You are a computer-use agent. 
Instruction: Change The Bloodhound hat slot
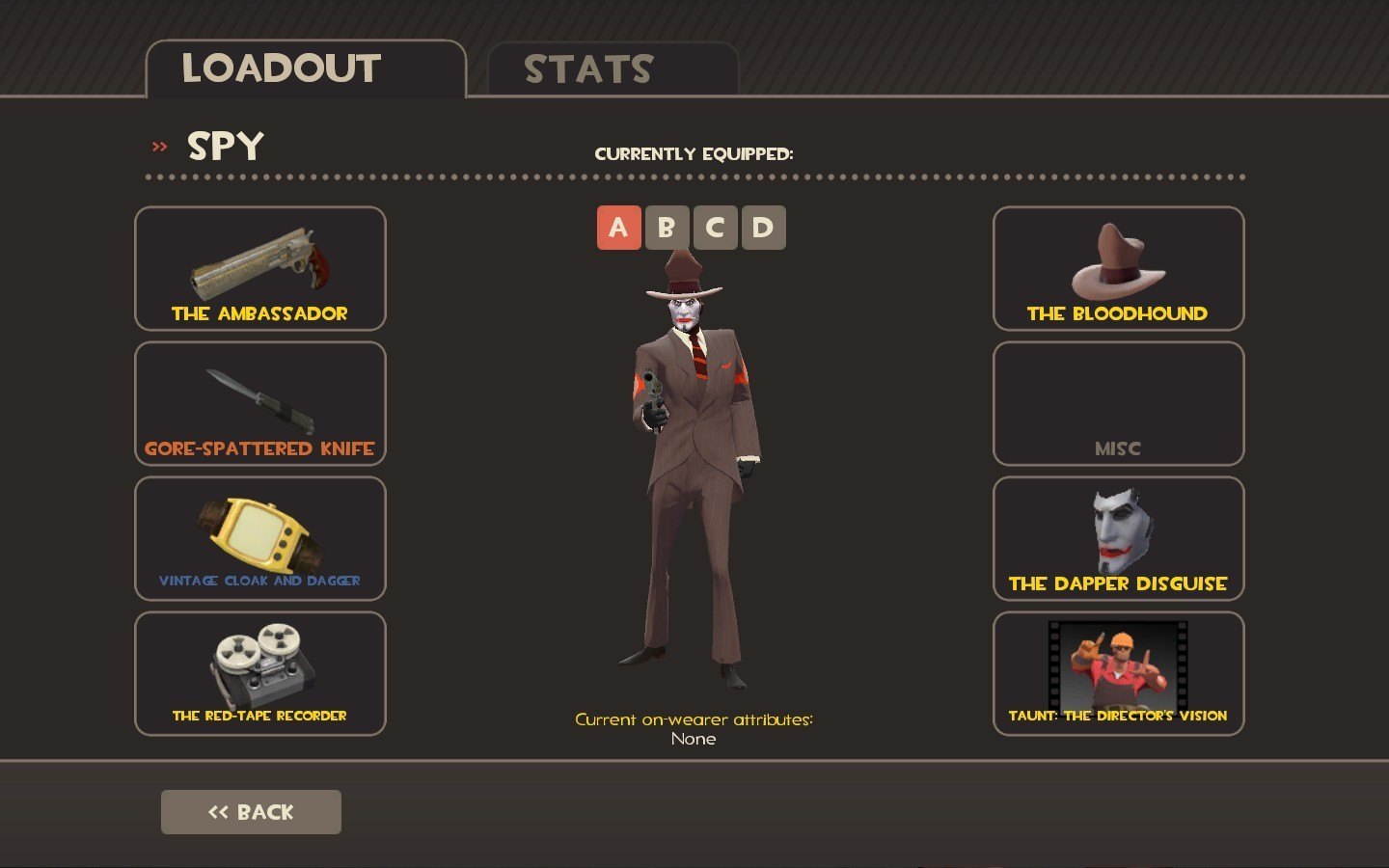click(1118, 269)
